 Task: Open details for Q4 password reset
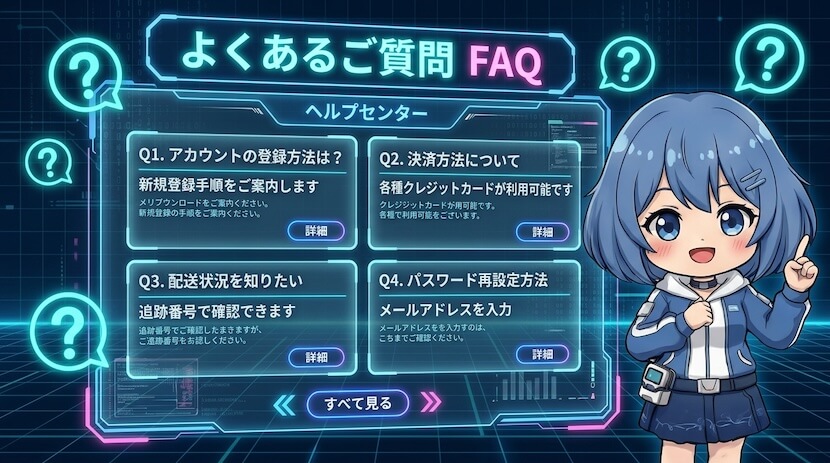click(x=542, y=354)
